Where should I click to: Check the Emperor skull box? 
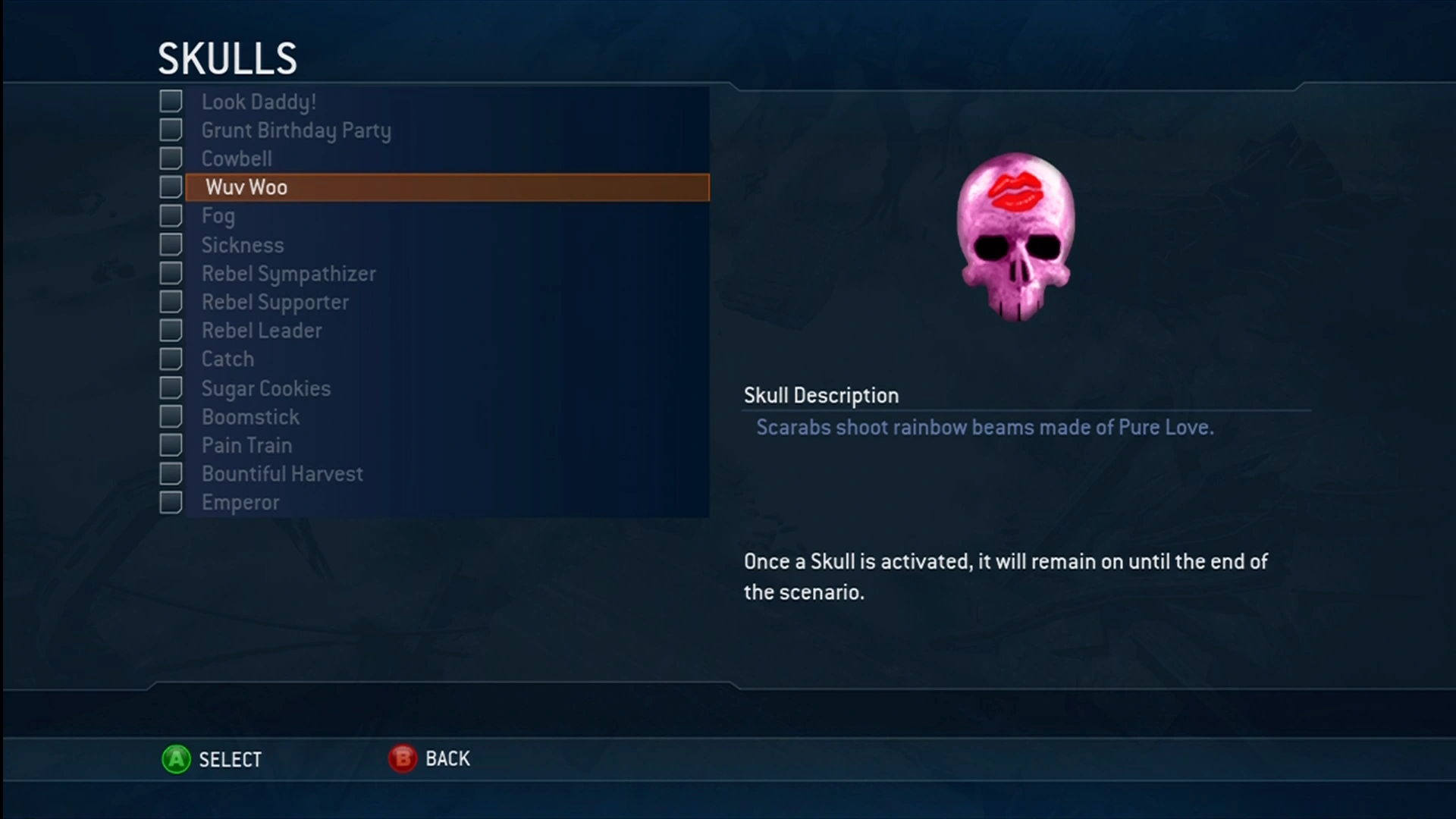[x=170, y=502]
